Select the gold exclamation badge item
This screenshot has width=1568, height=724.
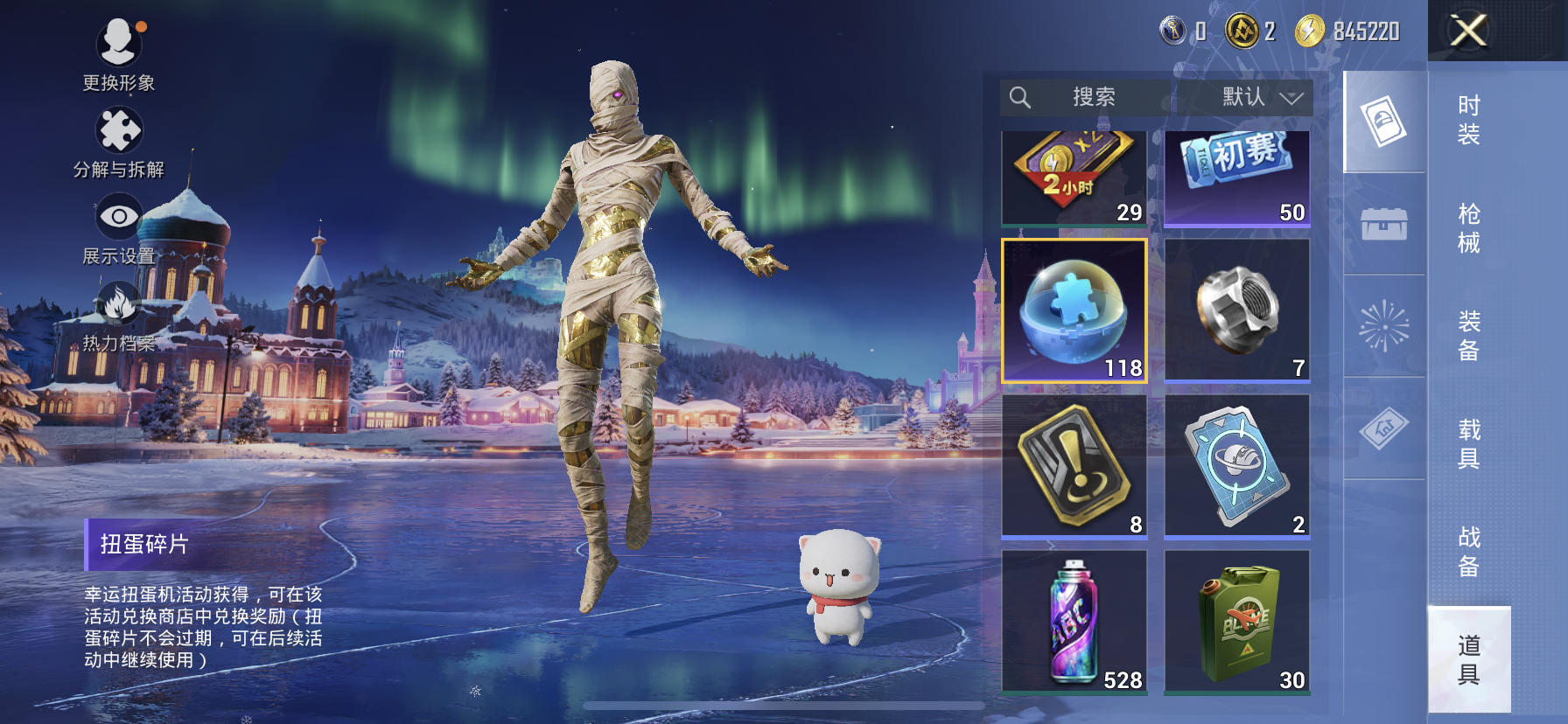point(1074,465)
